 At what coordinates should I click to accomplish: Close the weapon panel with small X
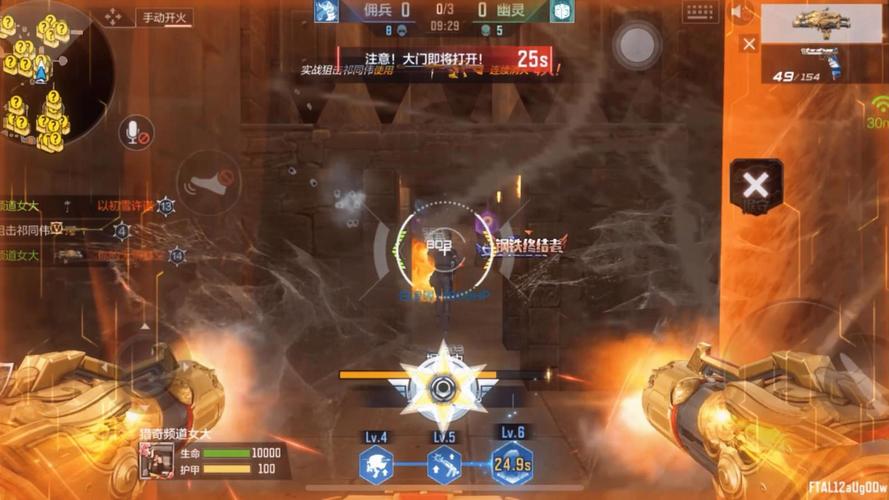click(x=749, y=44)
